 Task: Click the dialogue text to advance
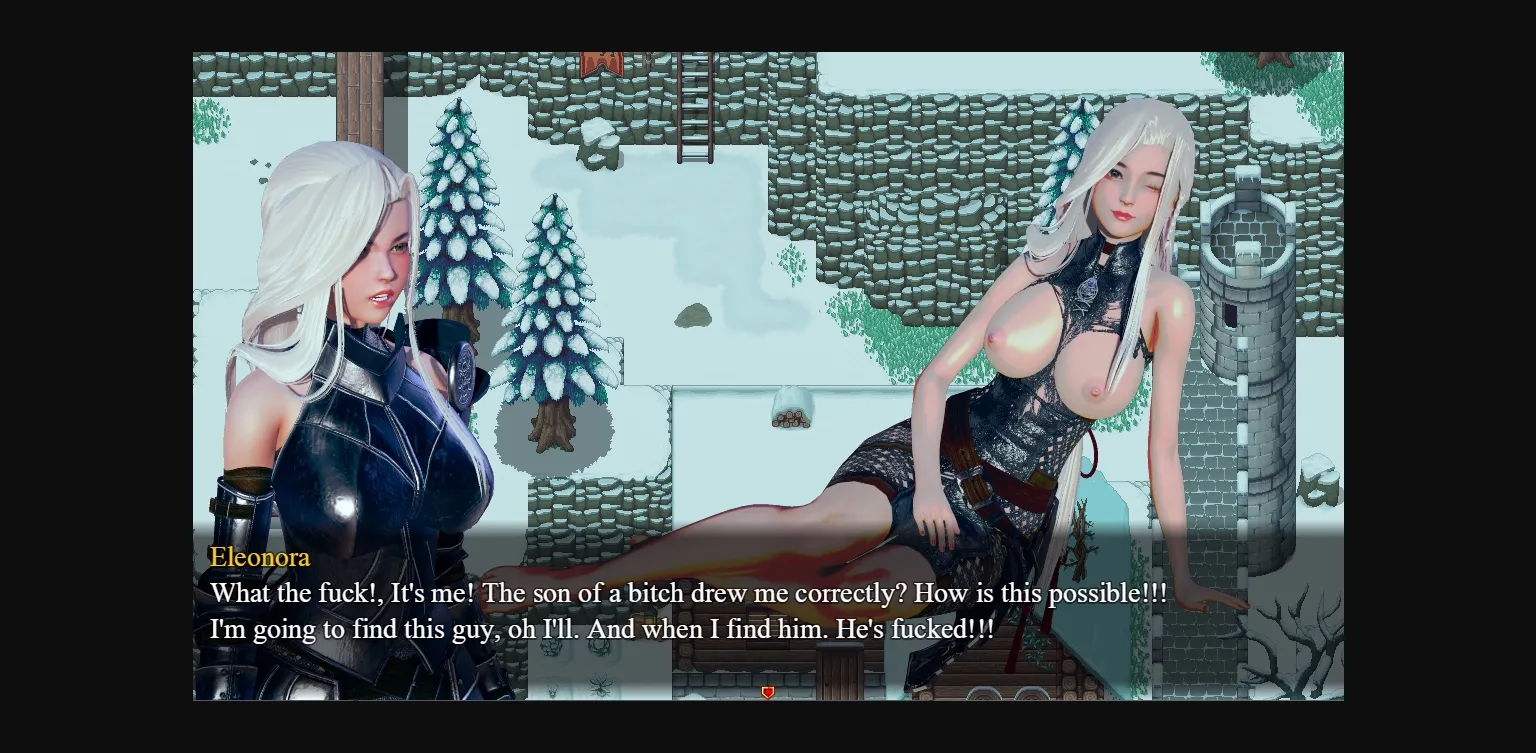click(688, 592)
